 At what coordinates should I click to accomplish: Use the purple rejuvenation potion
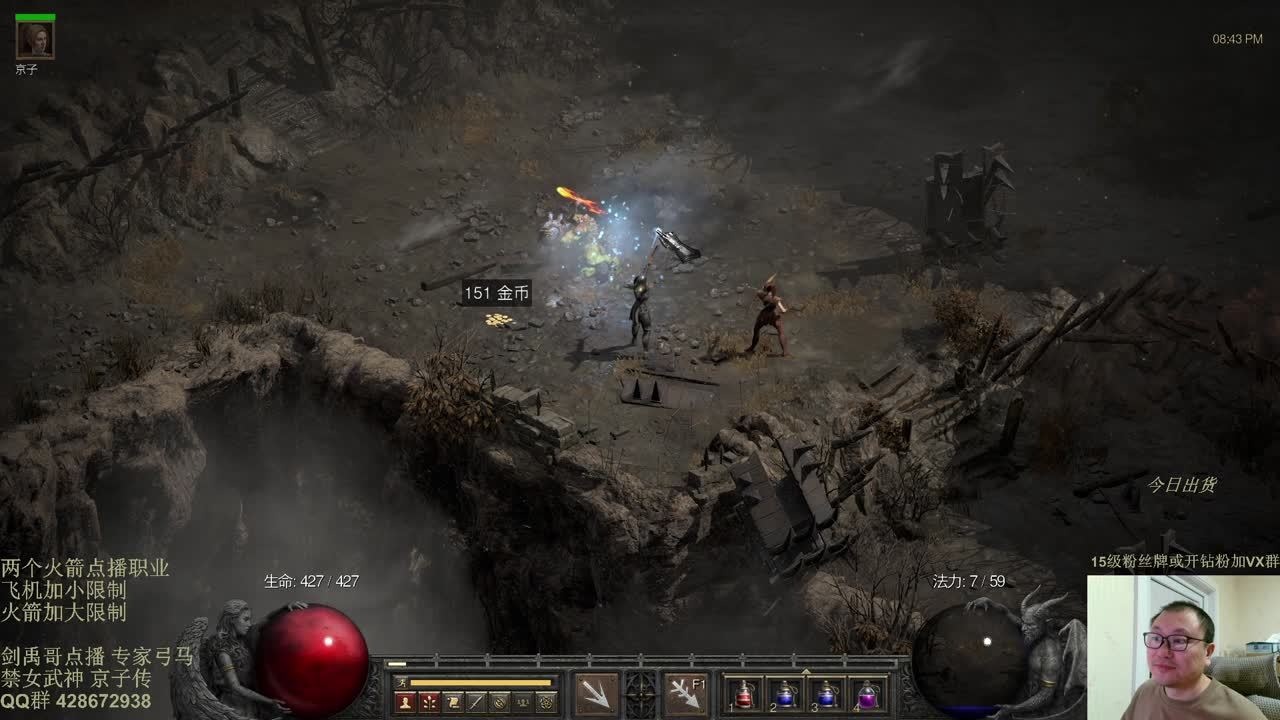(x=867, y=694)
